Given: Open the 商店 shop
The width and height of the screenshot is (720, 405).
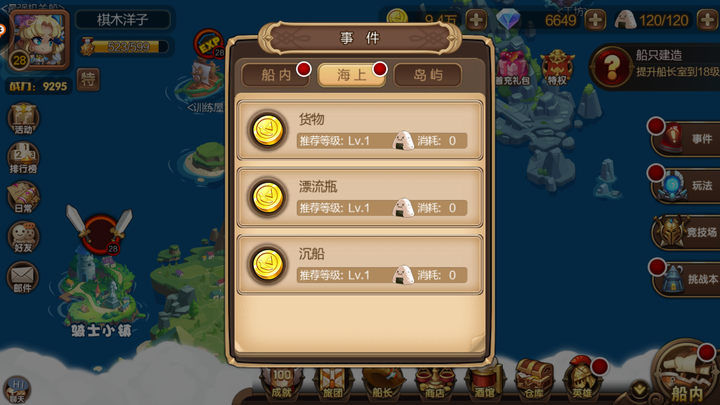Looking at the screenshot, I should tap(435, 383).
